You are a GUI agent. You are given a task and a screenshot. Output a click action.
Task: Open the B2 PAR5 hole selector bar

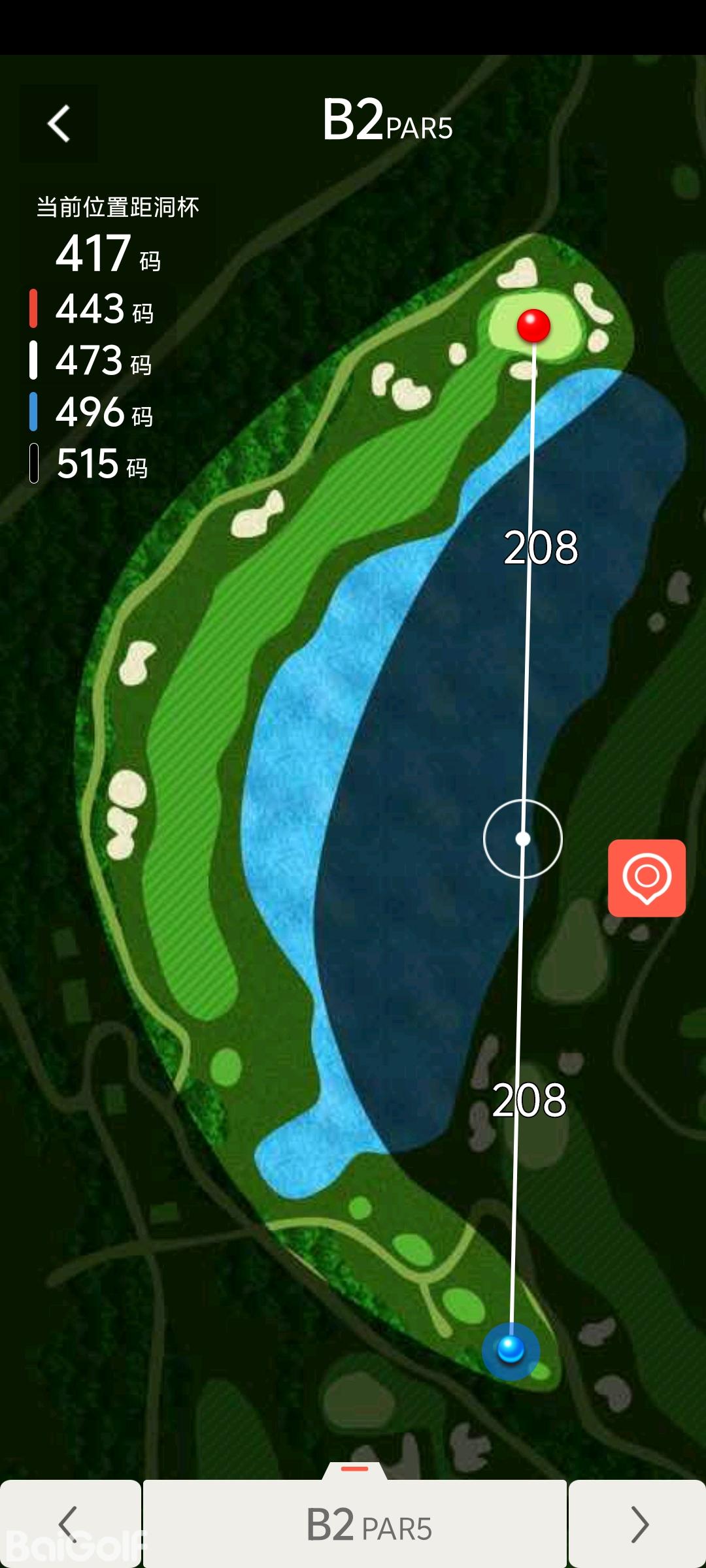tap(355, 1524)
